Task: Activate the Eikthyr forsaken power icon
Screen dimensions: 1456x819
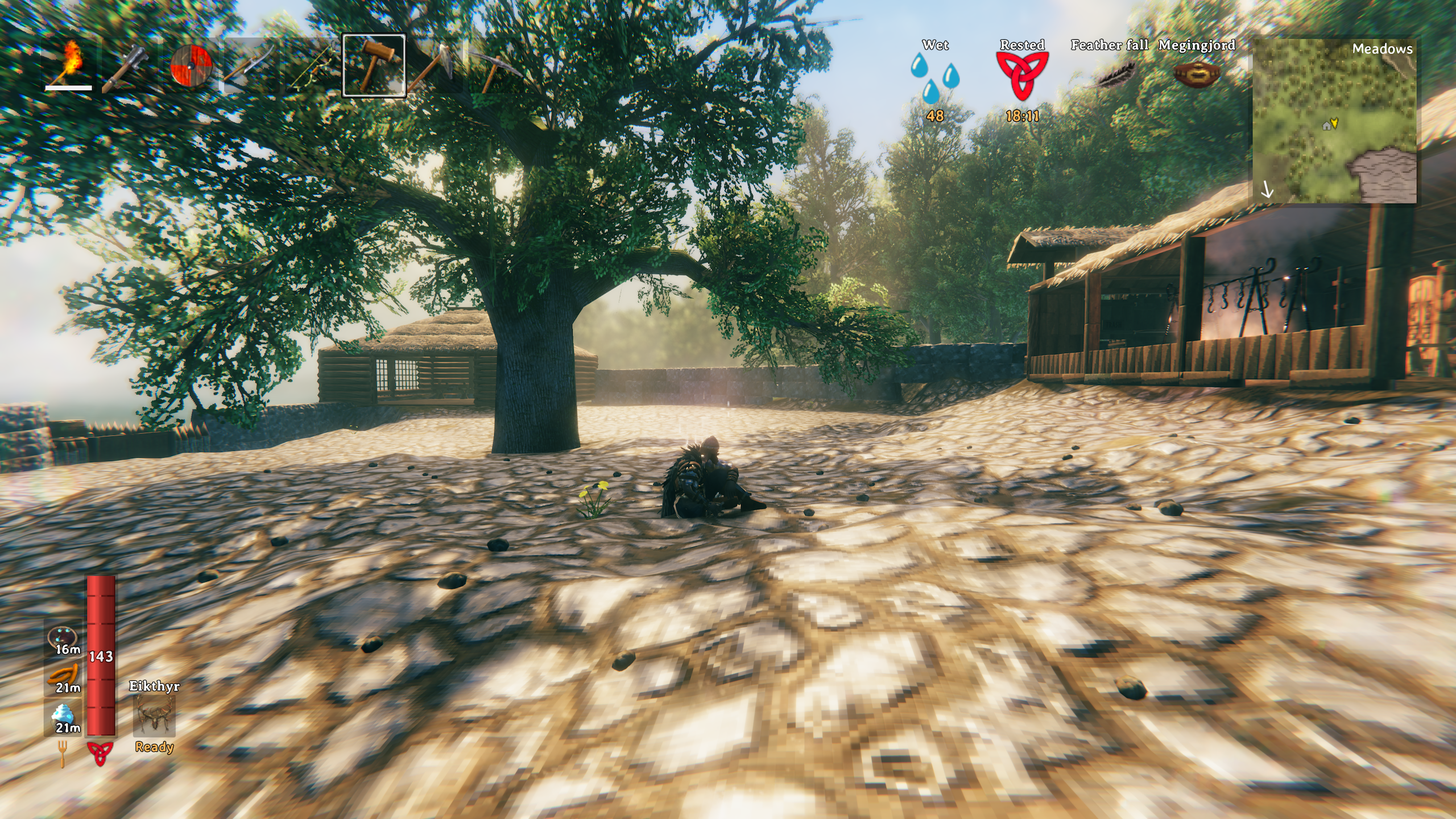Action: [x=154, y=715]
